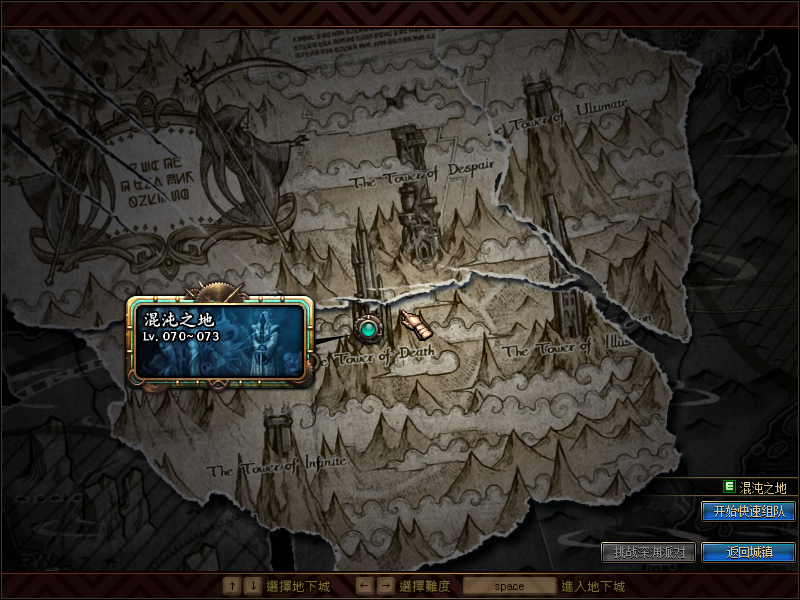Click the greyed 挑战深渊派对 abyss party button

pyautogui.click(x=649, y=552)
